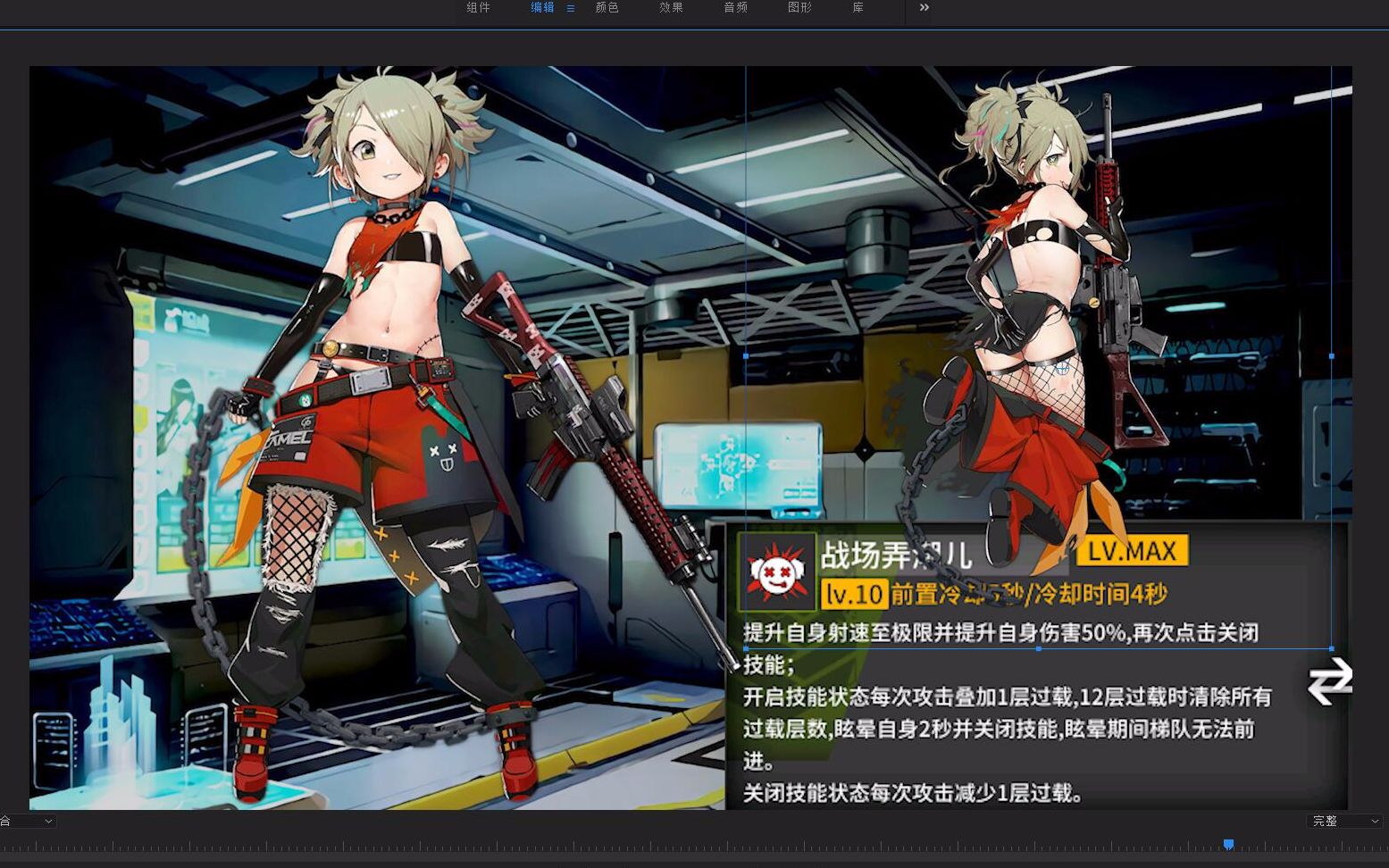Screen dimensions: 1389x868
Task: Switch to the 颜色 workspace tab
Action: pyautogui.click(x=607, y=8)
